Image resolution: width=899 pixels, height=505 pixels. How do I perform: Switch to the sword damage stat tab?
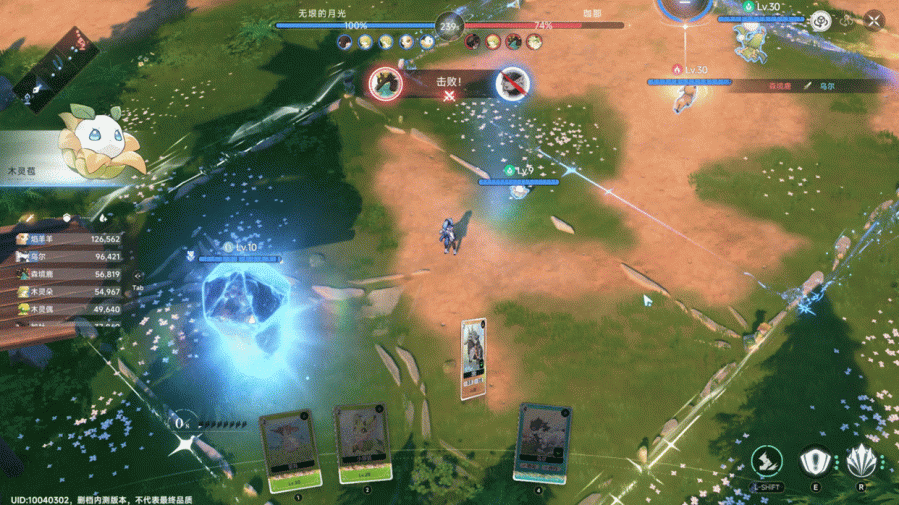[30, 218]
